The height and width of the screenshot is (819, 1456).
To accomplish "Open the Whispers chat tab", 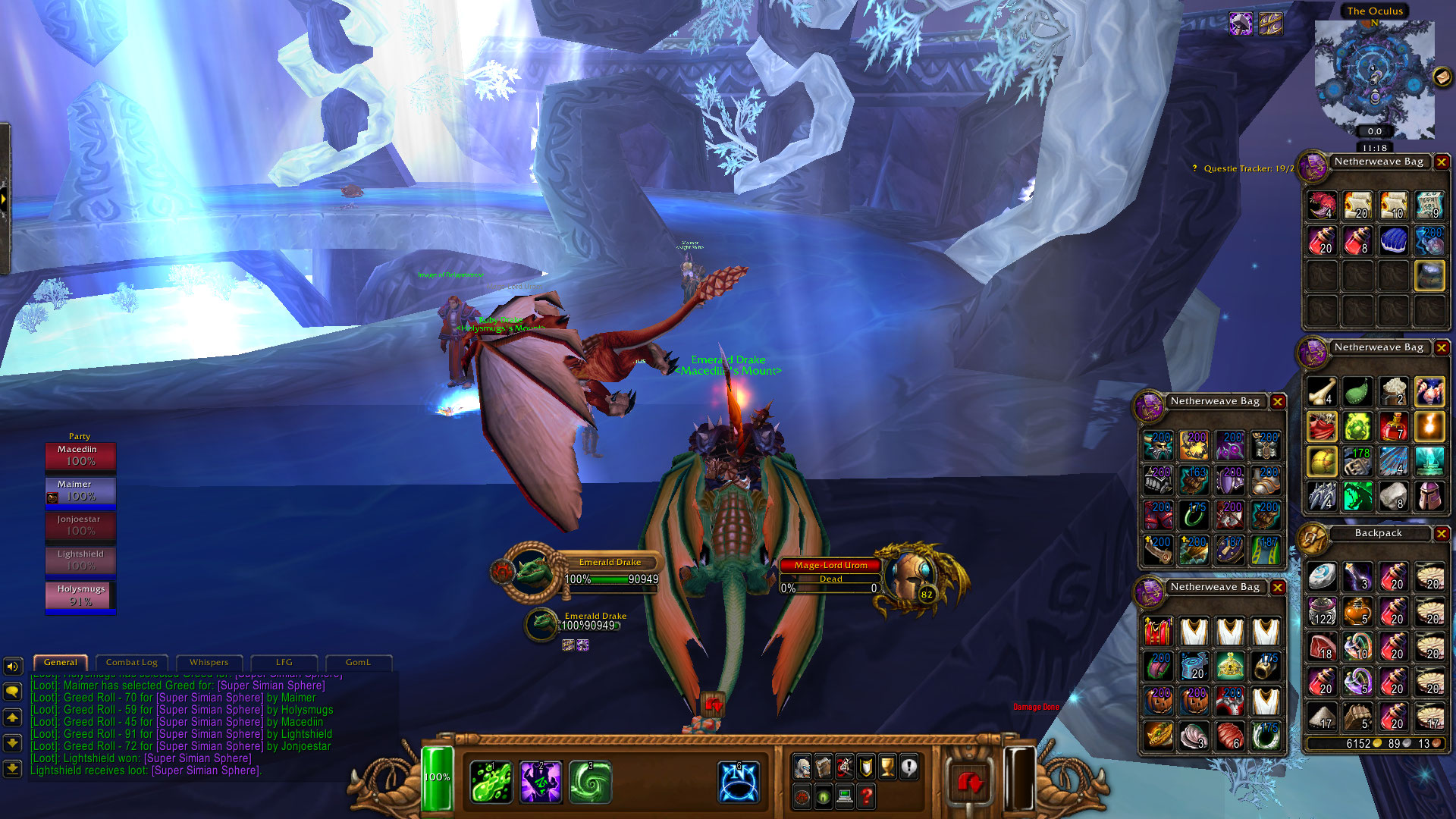I will click(x=209, y=662).
